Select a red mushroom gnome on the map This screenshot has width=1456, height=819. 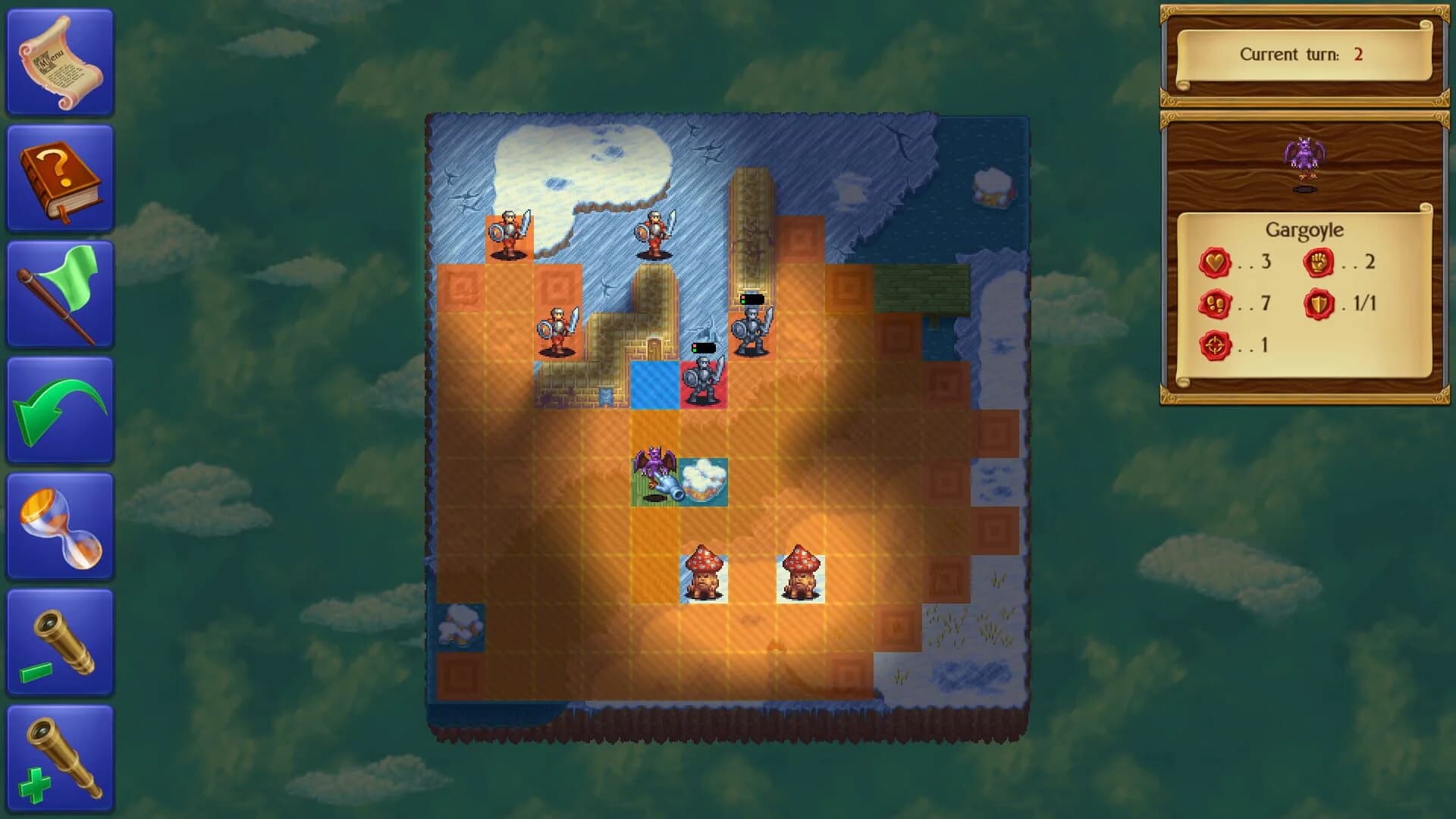[x=705, y=573]
